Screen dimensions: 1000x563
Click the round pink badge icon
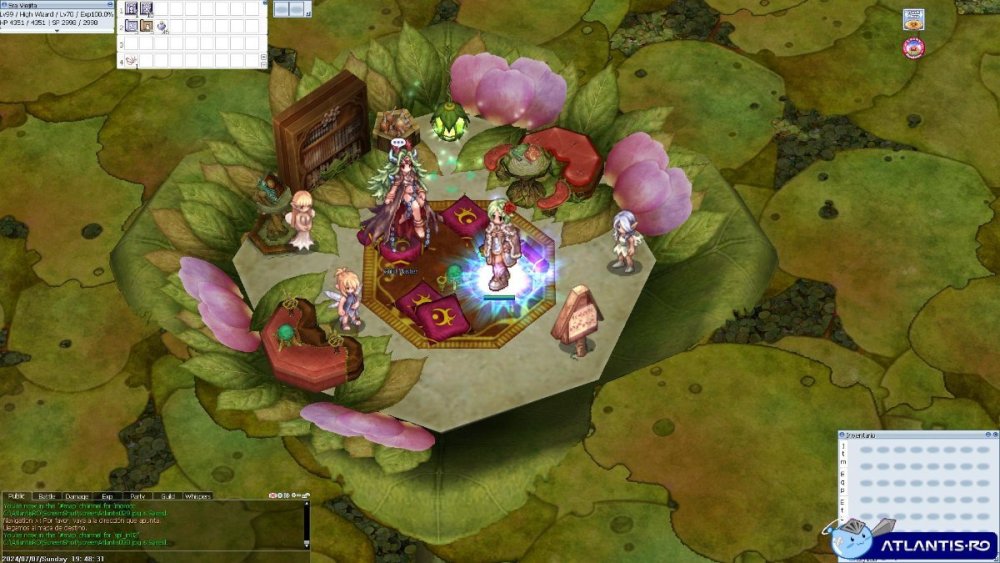click(x=912, y=47)
